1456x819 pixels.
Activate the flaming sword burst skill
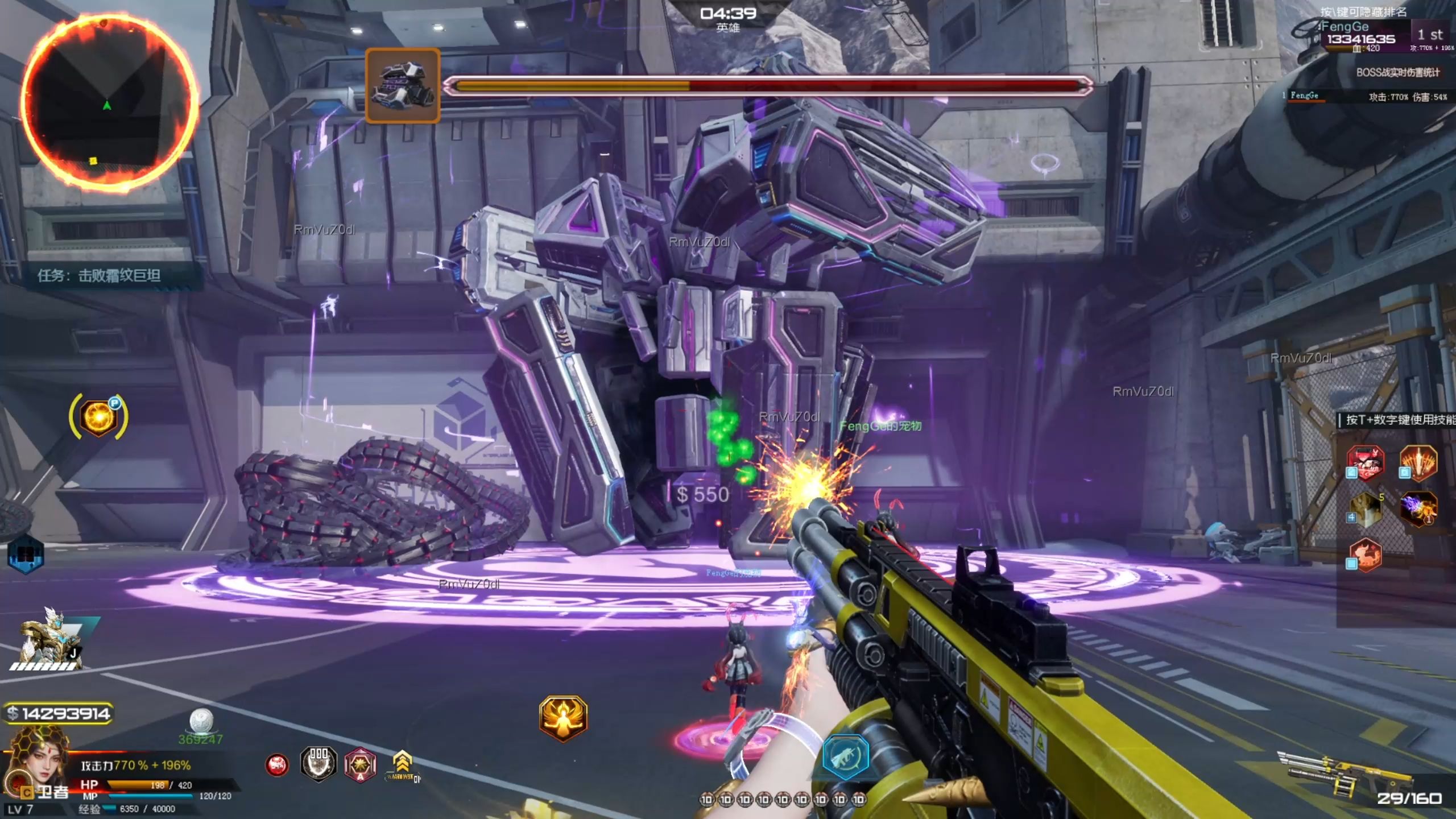point(1418,462)
